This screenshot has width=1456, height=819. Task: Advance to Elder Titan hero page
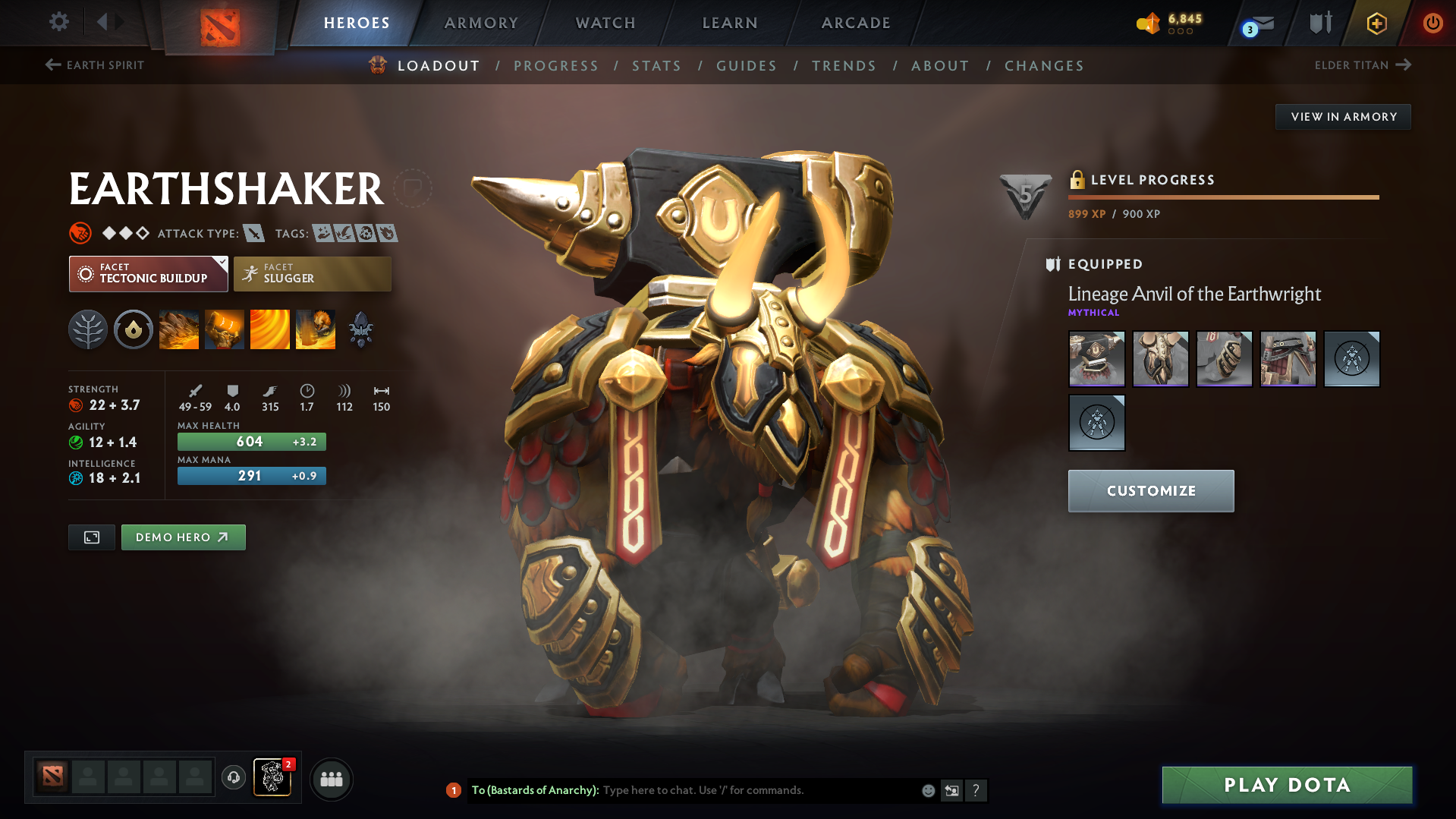click(1363, 65)
